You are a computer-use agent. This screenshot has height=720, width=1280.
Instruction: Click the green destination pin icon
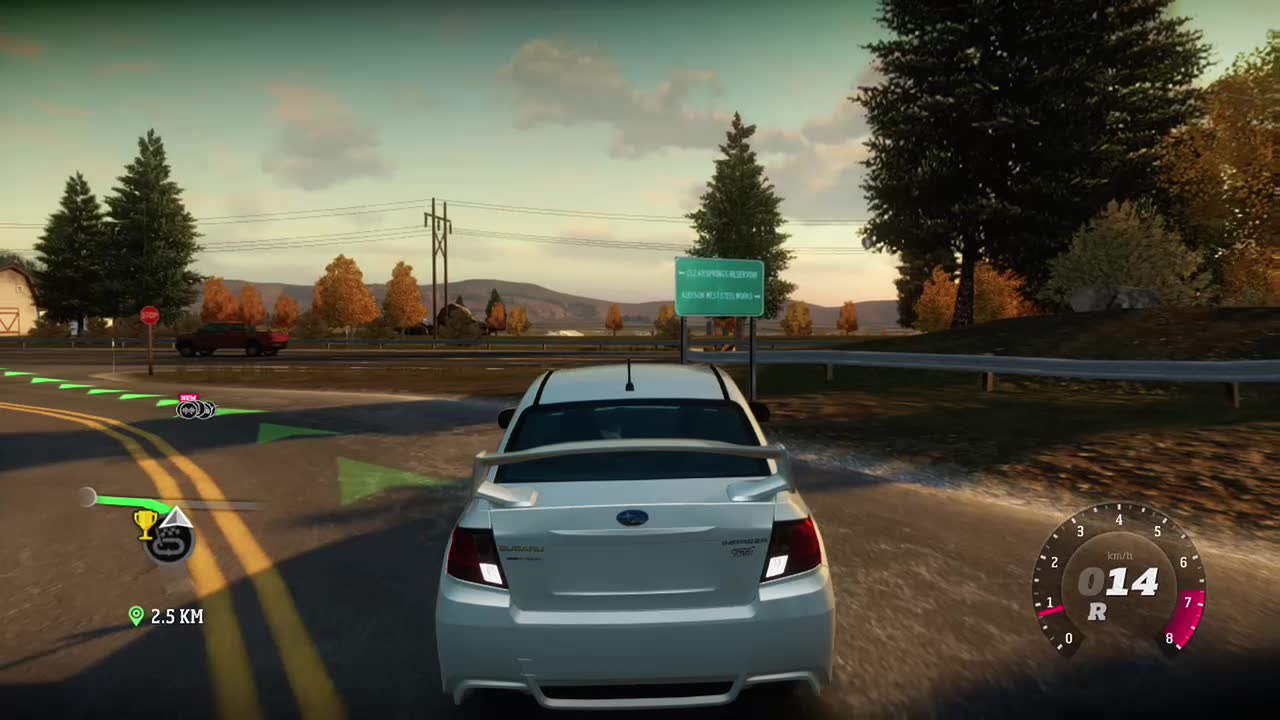point(136,616)
